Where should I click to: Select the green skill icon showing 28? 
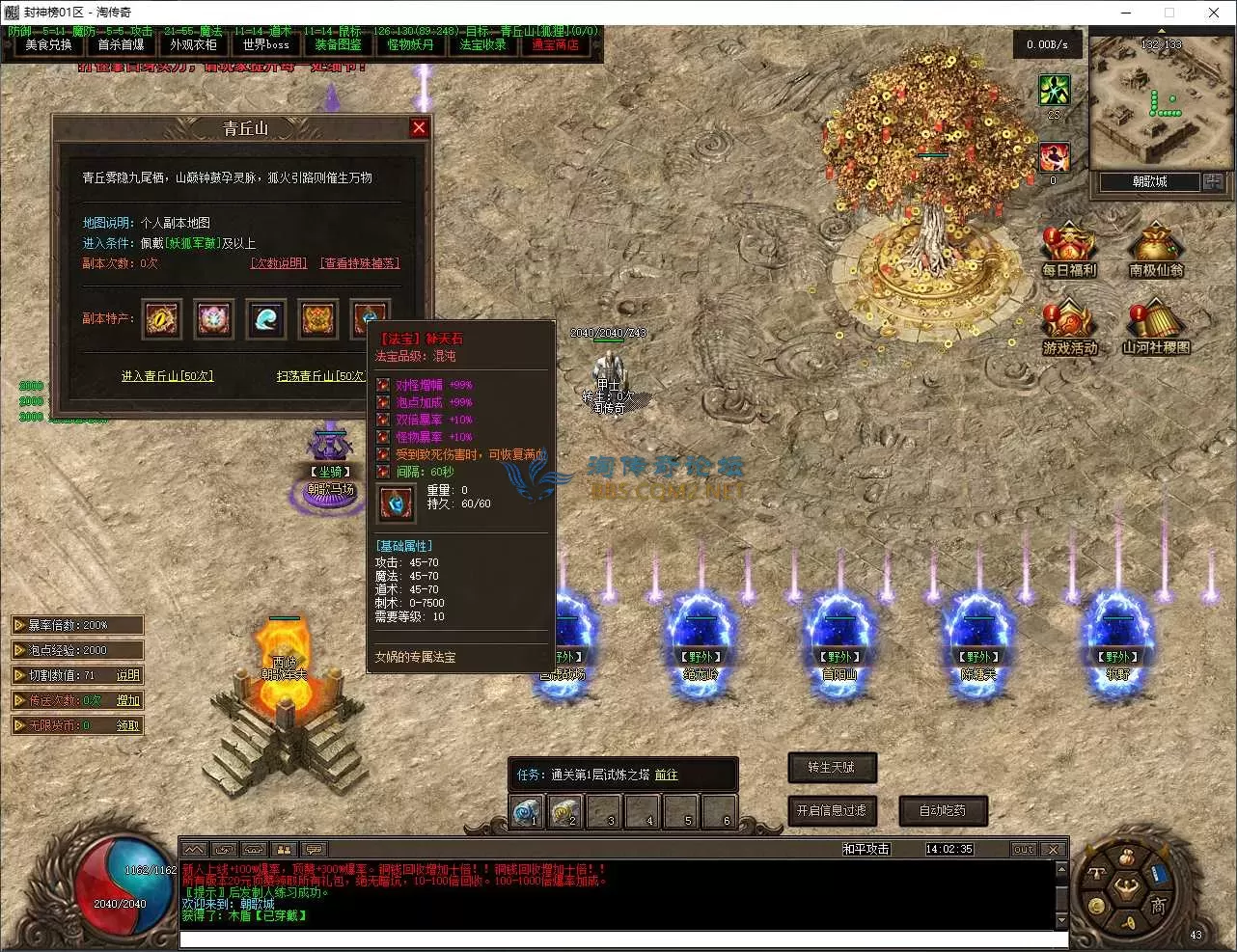click(1054, 91)
